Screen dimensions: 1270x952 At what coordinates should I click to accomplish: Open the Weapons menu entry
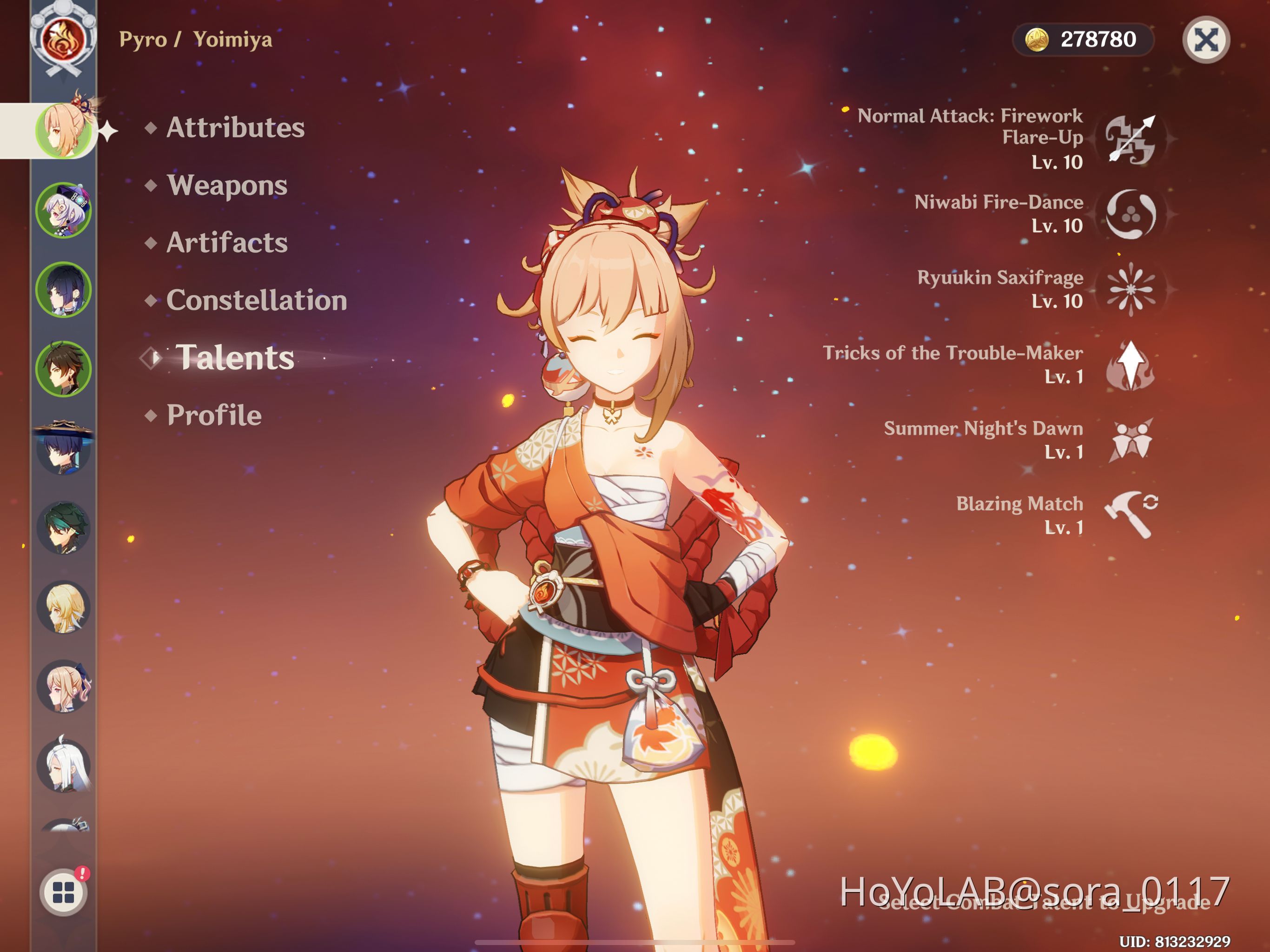227,185
